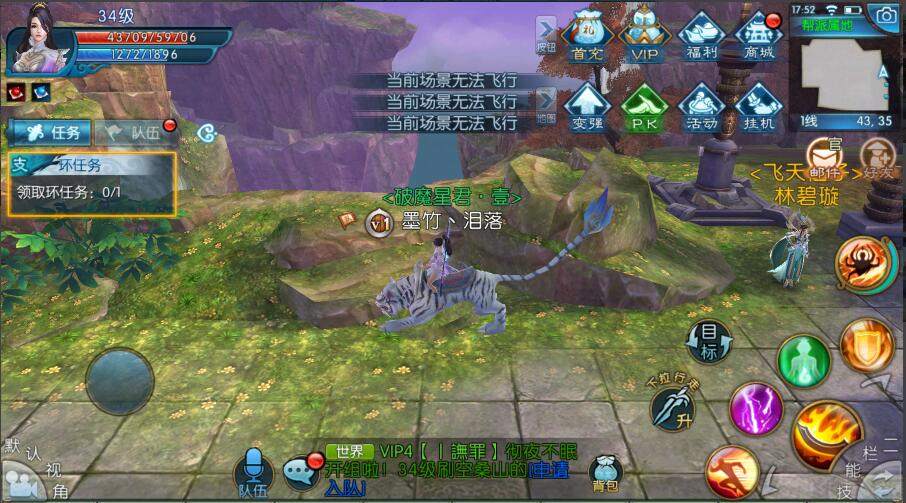The height and width of the screenshot is (503, 906).
Task: Open the 商城 shop
Action: (x=759, y=37)
